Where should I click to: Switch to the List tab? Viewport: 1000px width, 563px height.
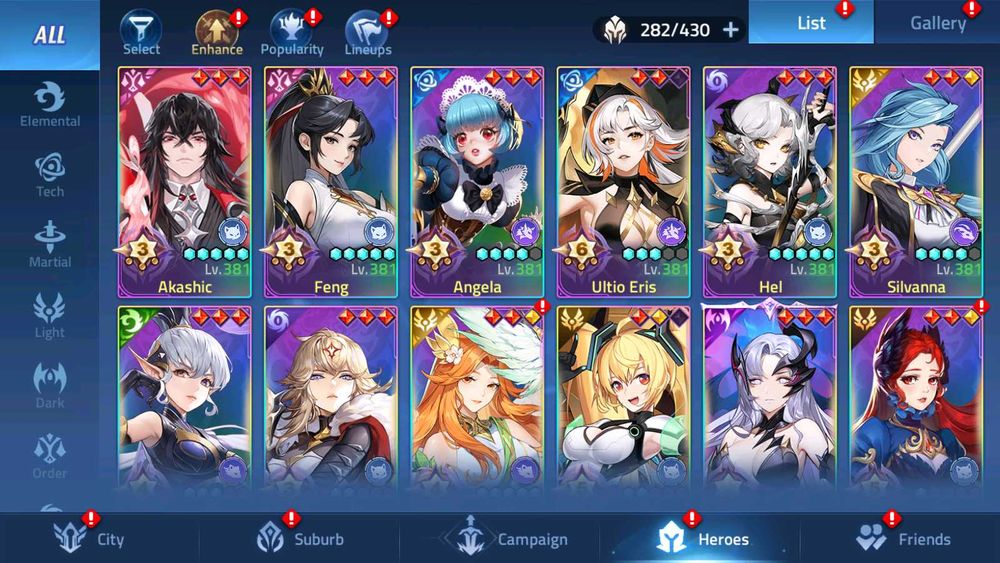[811, 21]
